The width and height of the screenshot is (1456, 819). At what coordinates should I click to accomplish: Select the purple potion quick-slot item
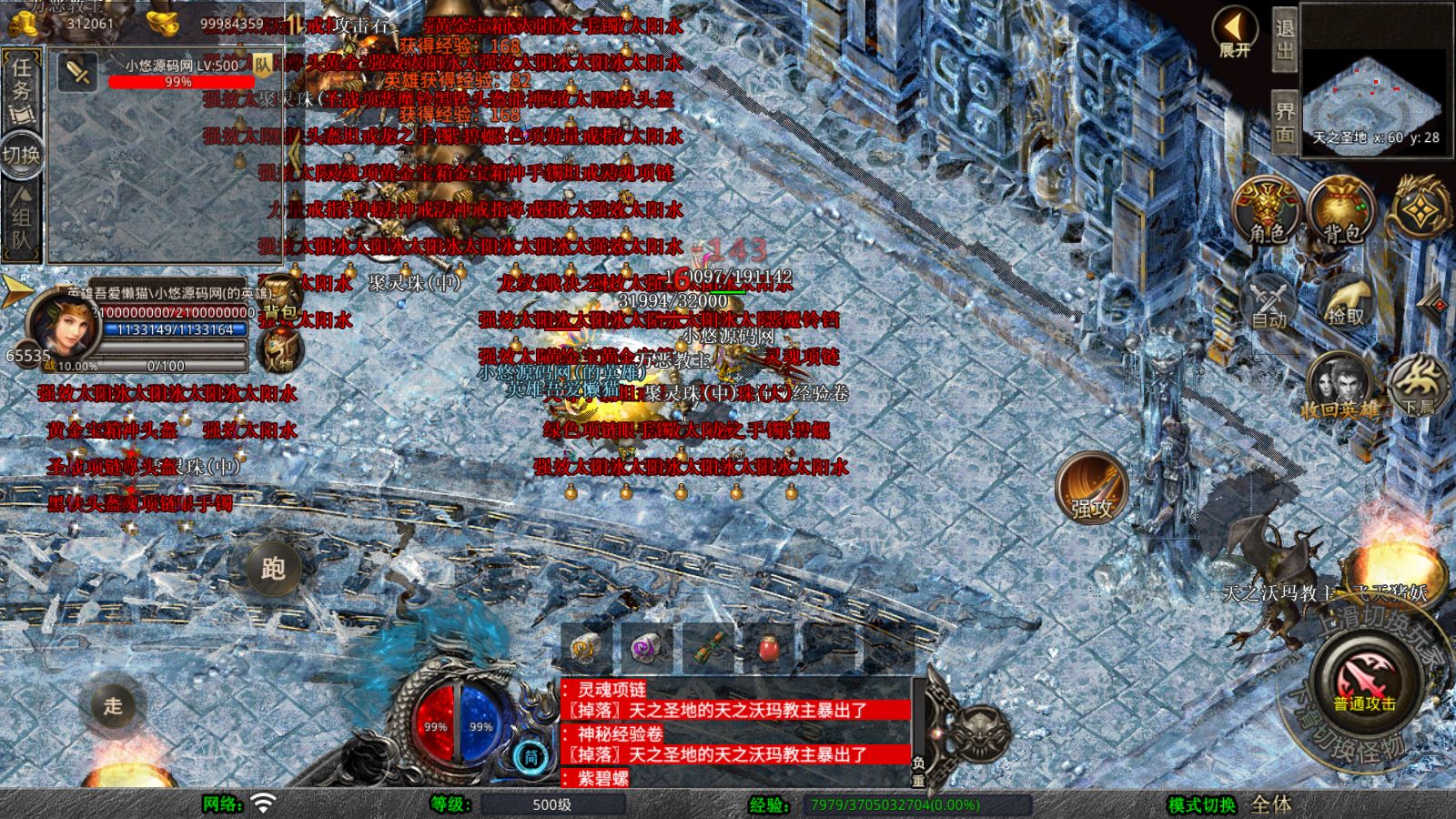coord(642,646)
